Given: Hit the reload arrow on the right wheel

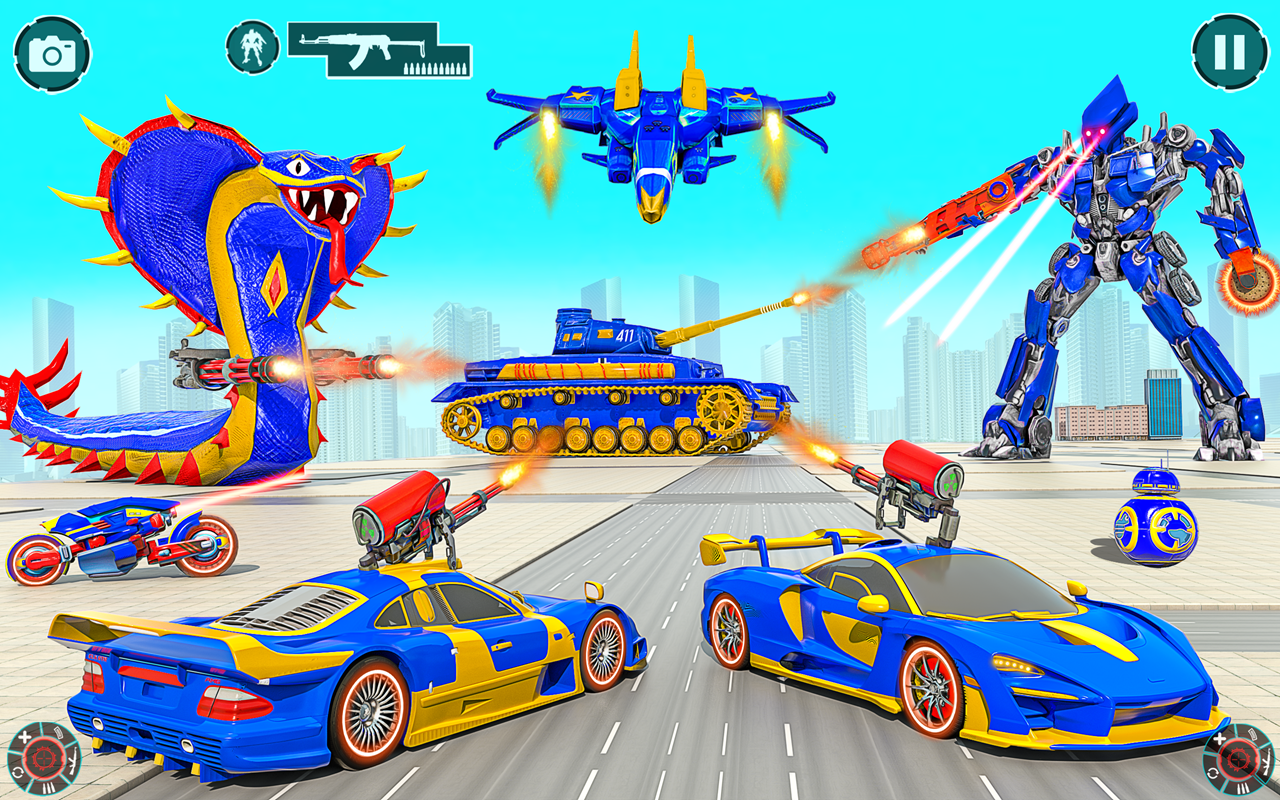Looking at the screenshot, I should click(1213, 774).
